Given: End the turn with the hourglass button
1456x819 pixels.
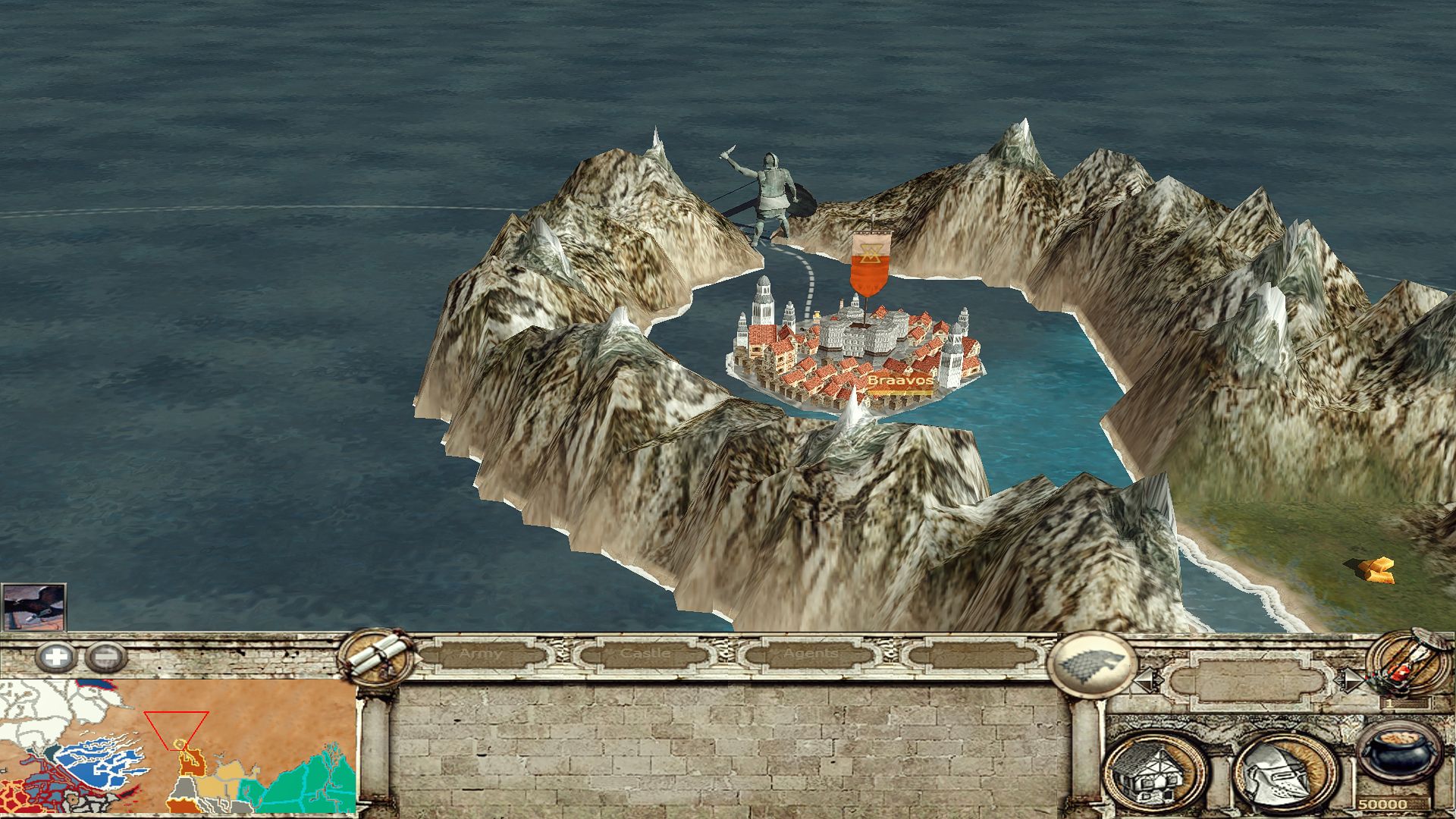Looking at the screenshot, I should (1404, 661).
